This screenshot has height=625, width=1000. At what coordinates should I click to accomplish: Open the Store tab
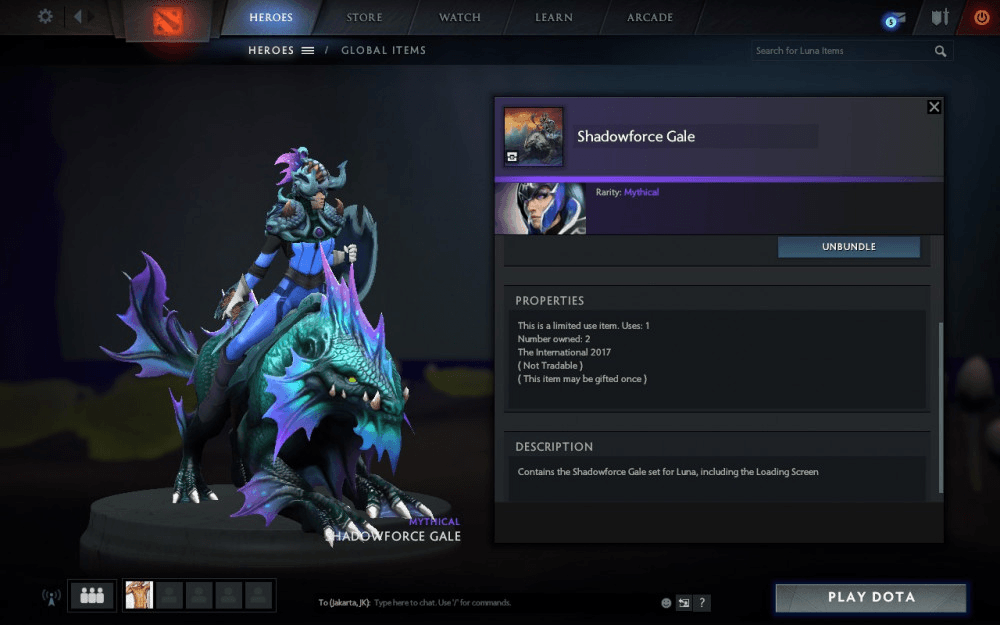[x=364, y=18]
